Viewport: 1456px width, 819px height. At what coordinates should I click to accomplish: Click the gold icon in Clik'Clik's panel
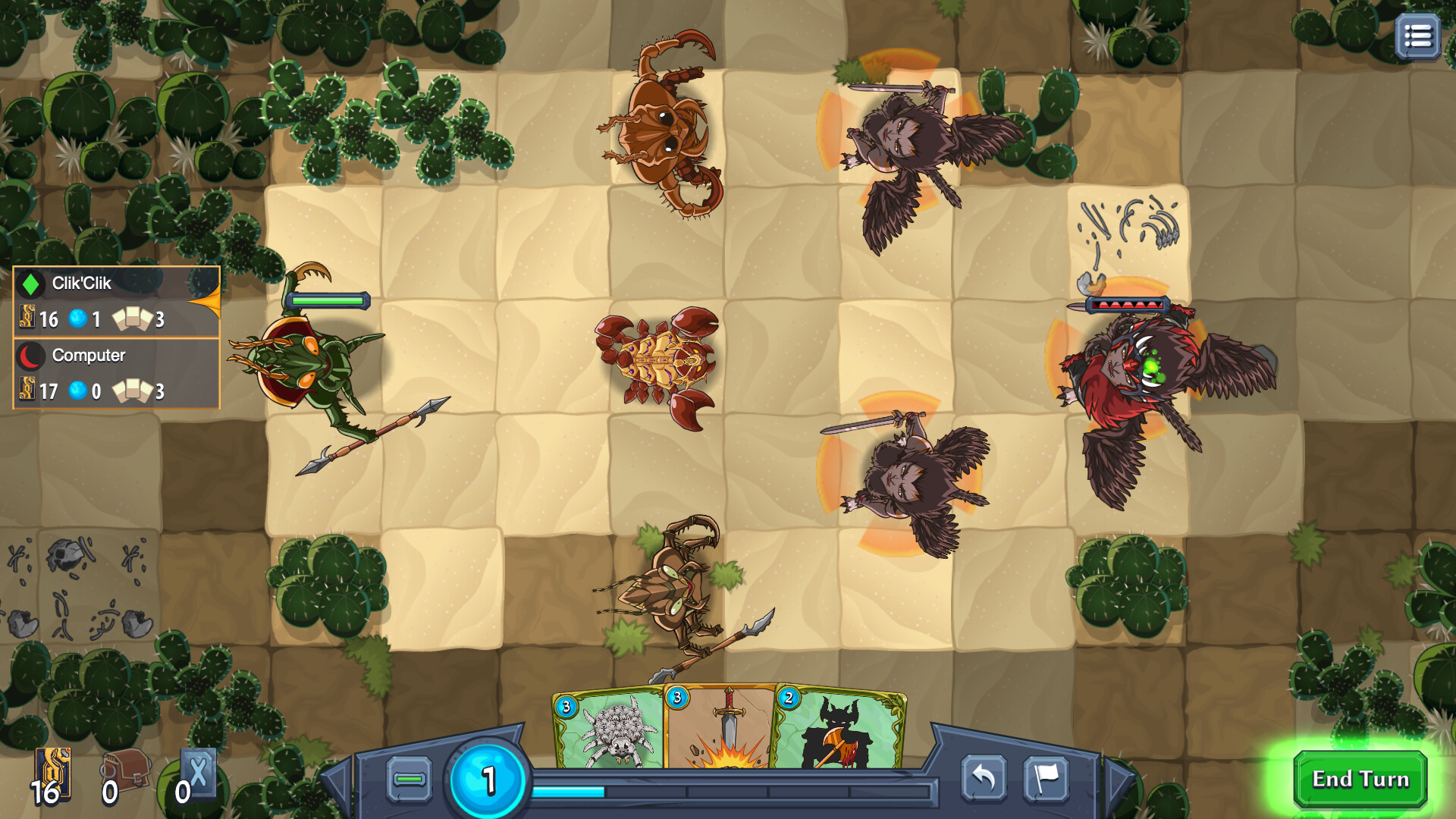(27, 319)
